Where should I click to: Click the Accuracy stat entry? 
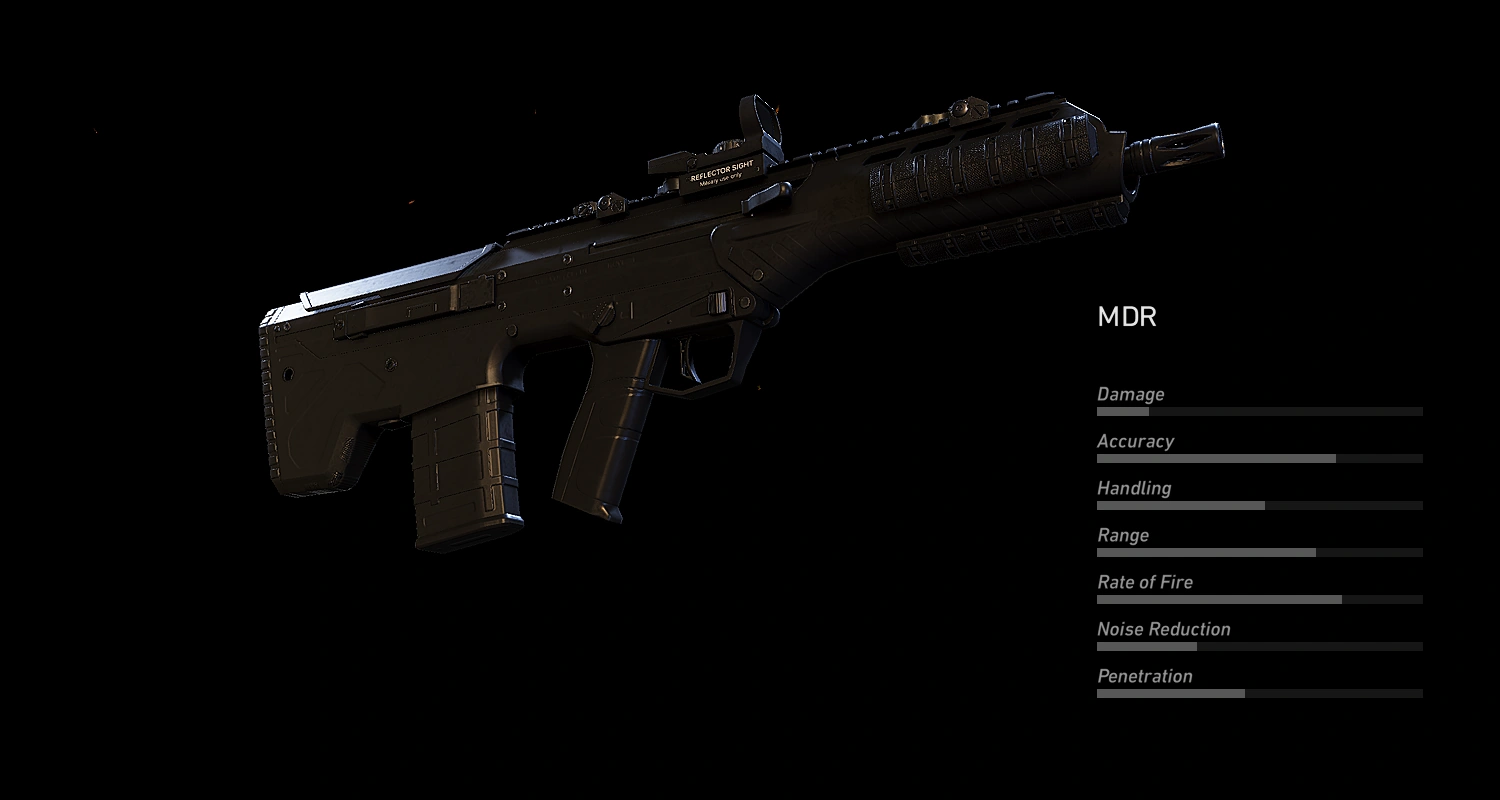1136,441
